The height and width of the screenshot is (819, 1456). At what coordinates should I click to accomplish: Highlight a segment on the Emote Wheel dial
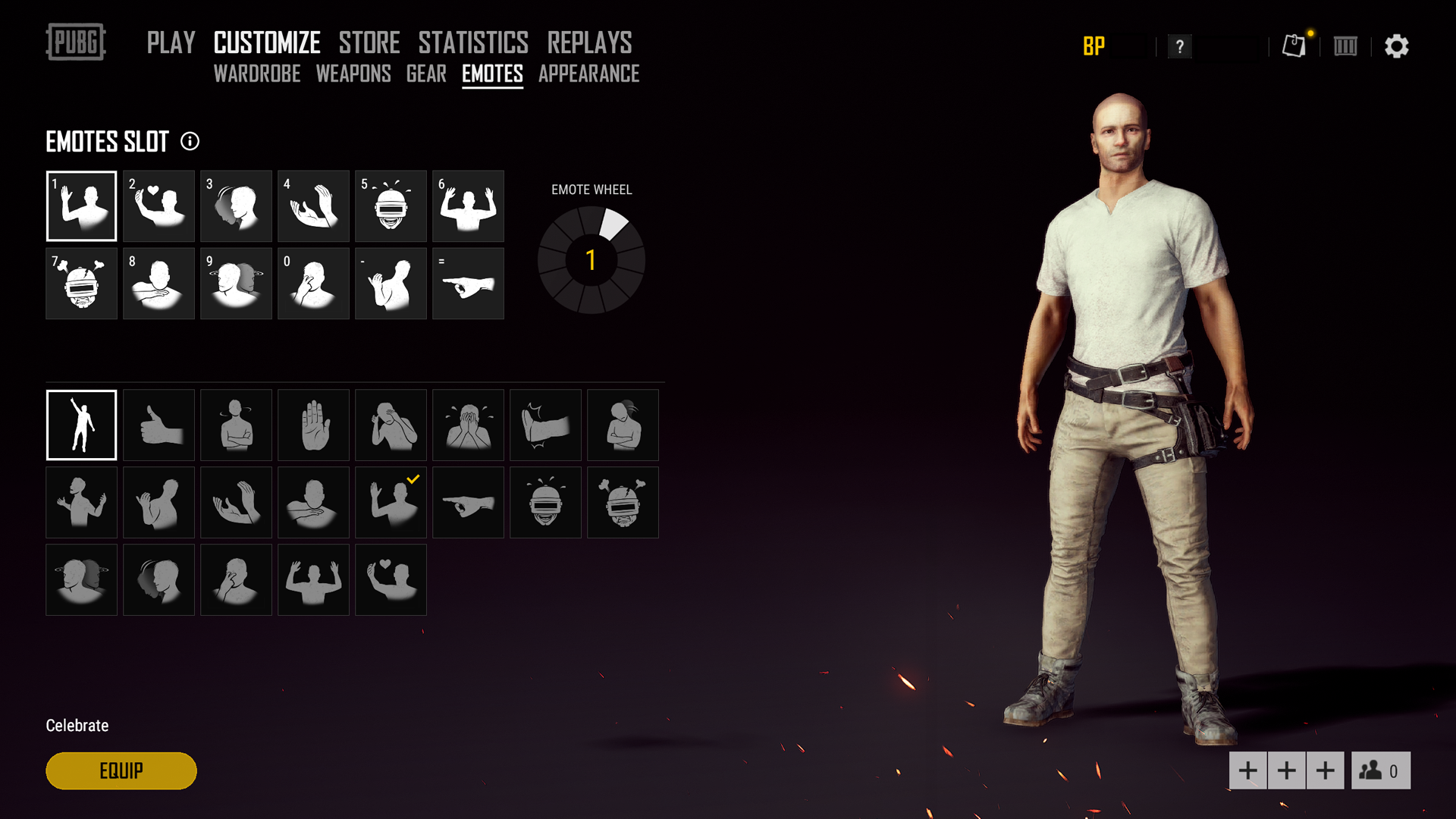tap(616, 224)
